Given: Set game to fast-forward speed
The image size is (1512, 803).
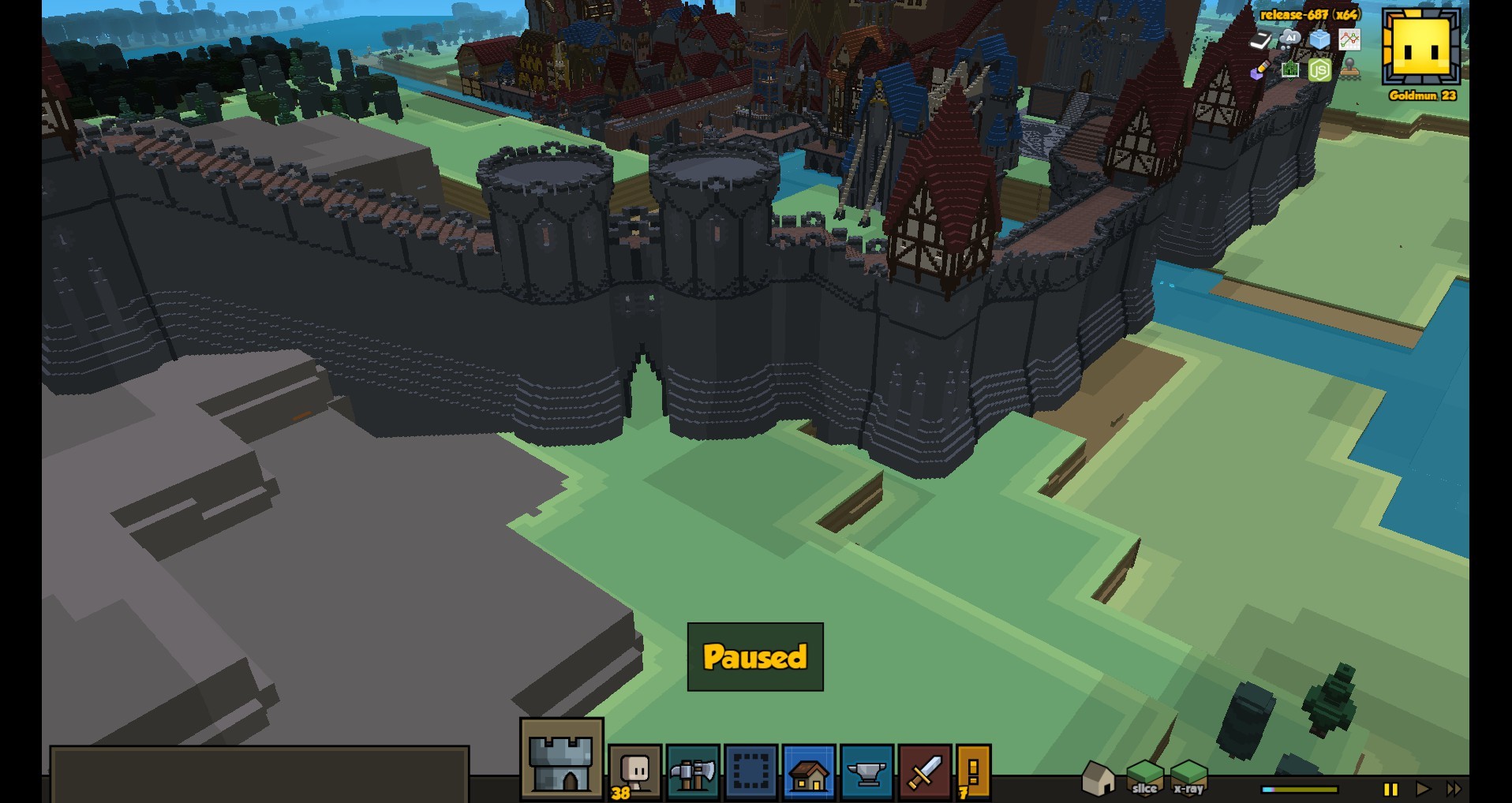Looking at the screenshot, I should [x=1453, y=789].
